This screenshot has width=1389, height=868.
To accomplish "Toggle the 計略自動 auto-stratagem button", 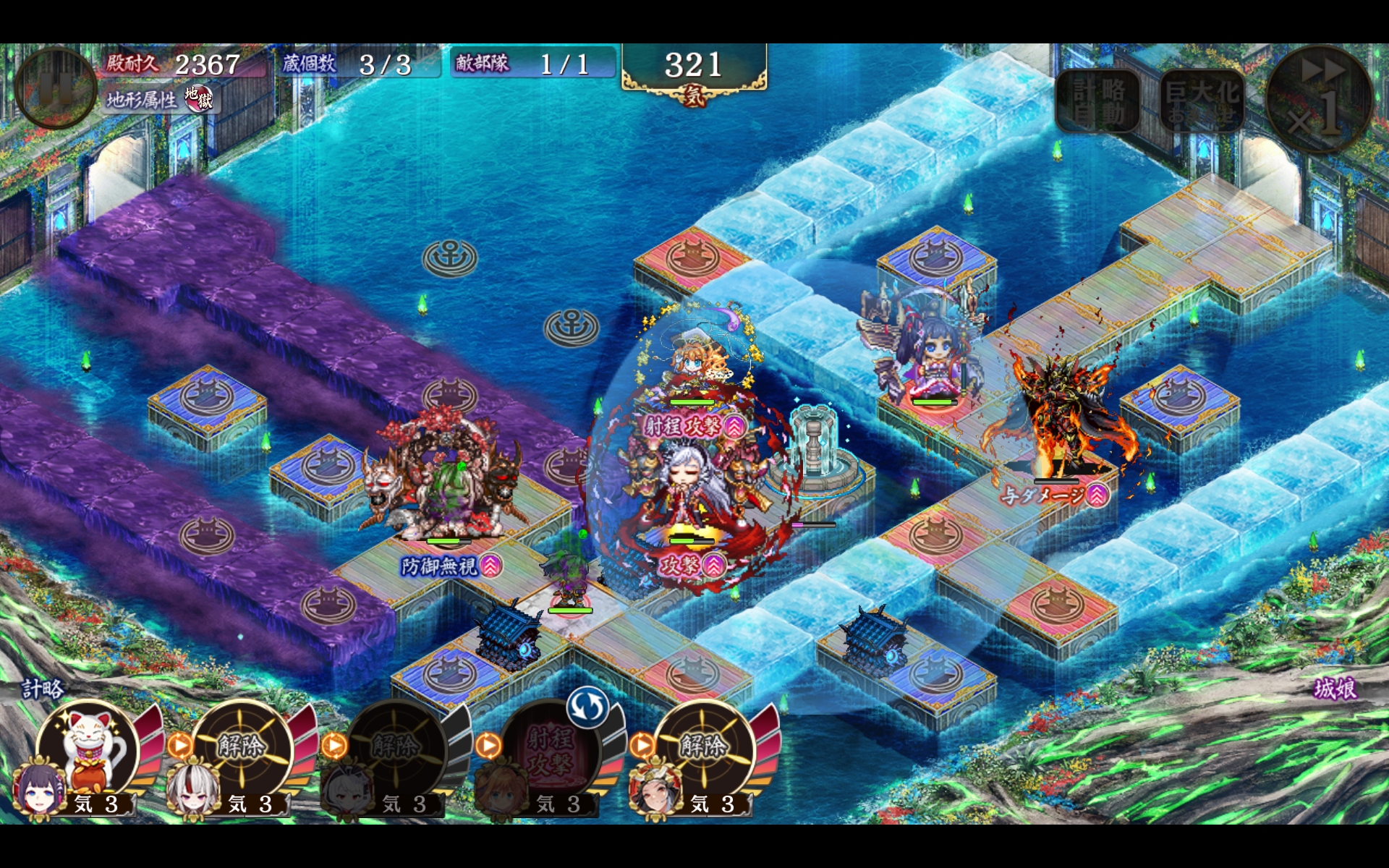I will tap(1098, 101).
